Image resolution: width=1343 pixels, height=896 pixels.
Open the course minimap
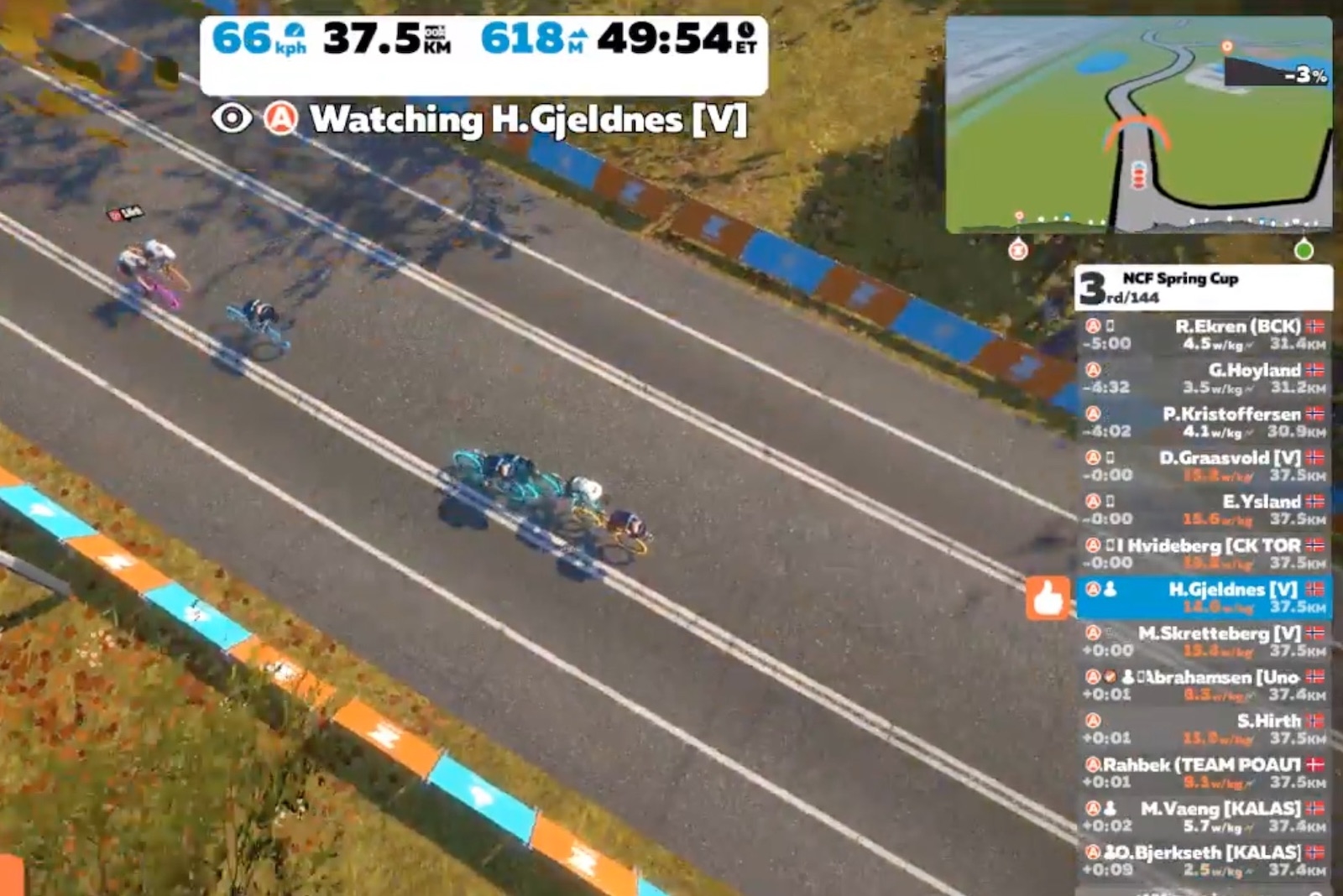click(x=1138, y=124)
